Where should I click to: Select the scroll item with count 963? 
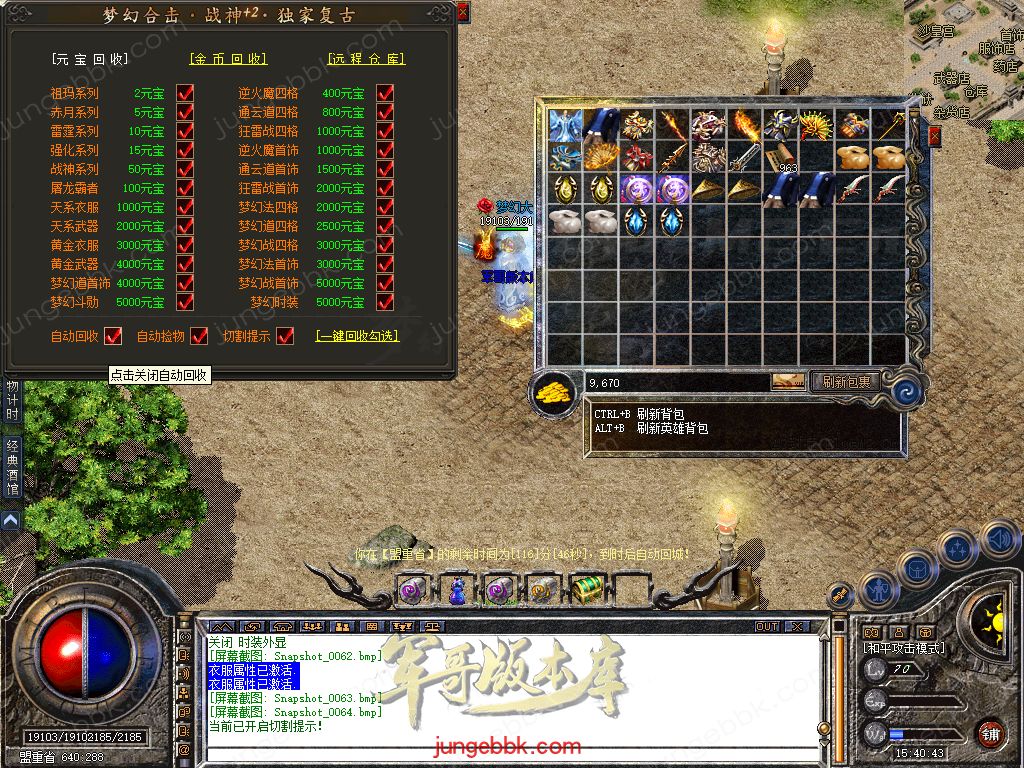[x=780, y=157]
